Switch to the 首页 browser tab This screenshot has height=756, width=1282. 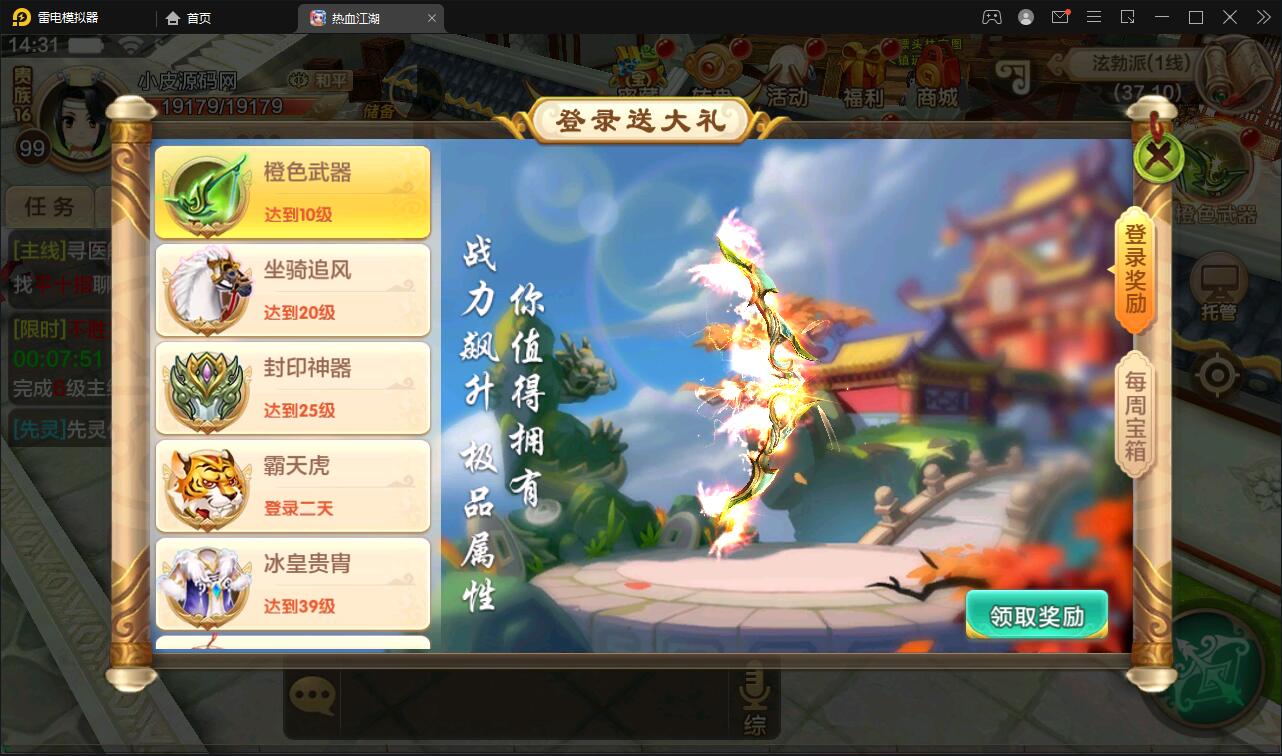189,17
